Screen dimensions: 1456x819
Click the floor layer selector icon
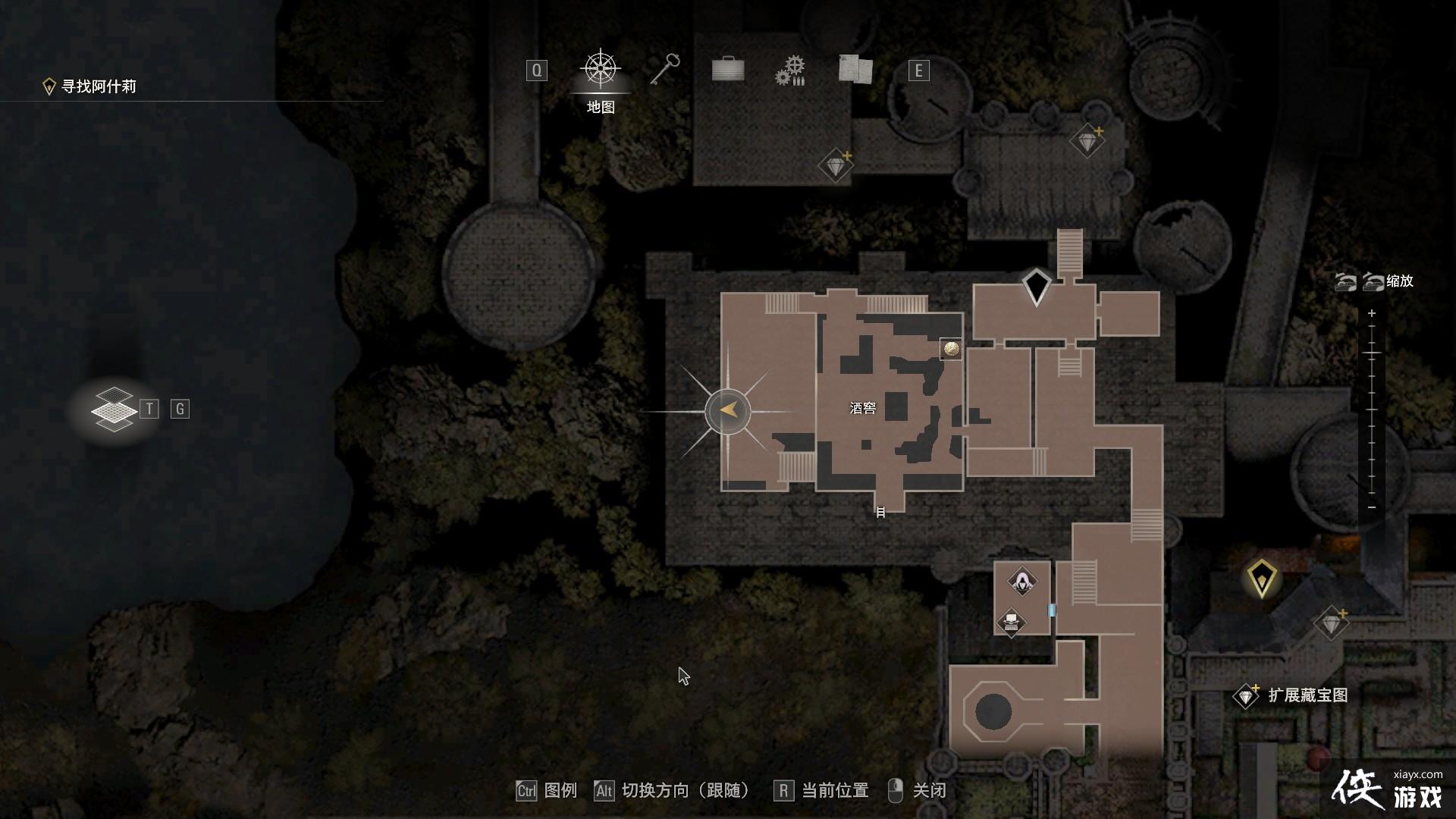(x=114, y=409)
